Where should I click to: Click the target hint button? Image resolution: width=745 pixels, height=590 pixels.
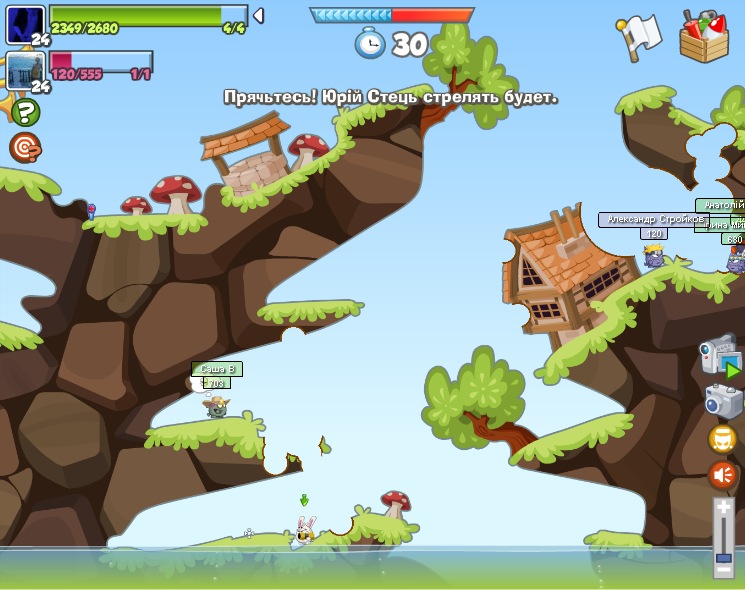[x=24, y=147]
